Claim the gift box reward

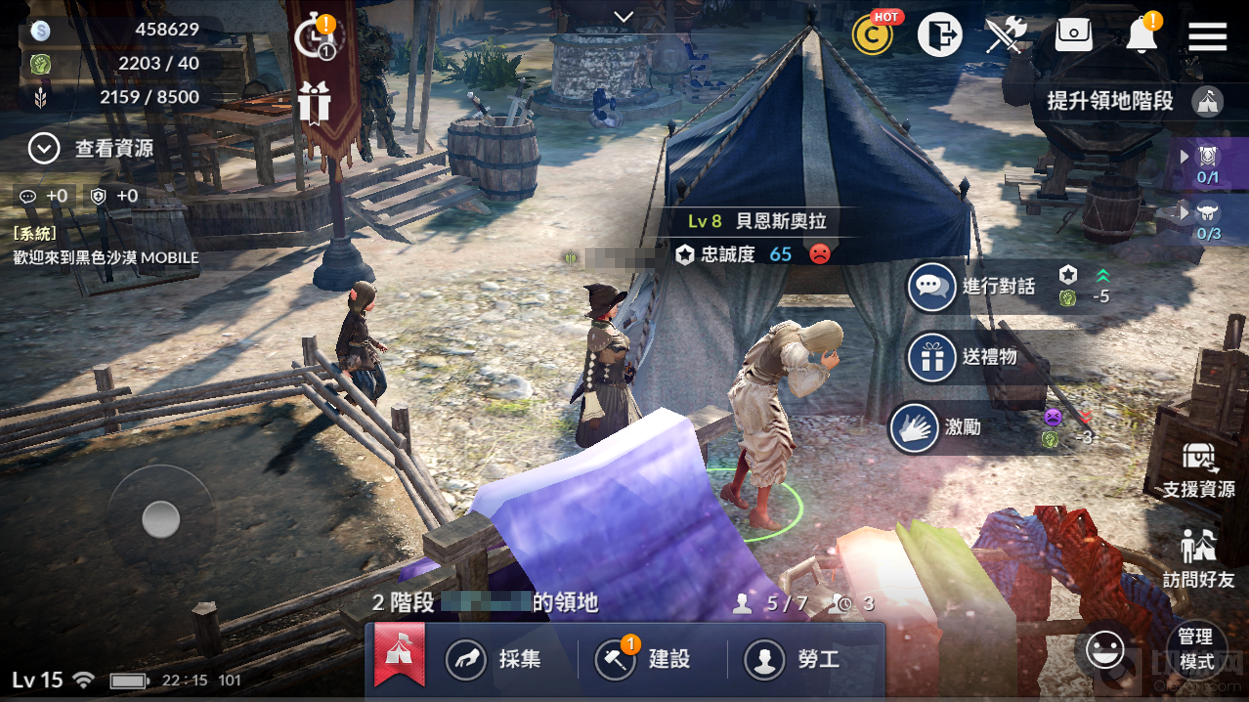(314, 102)
